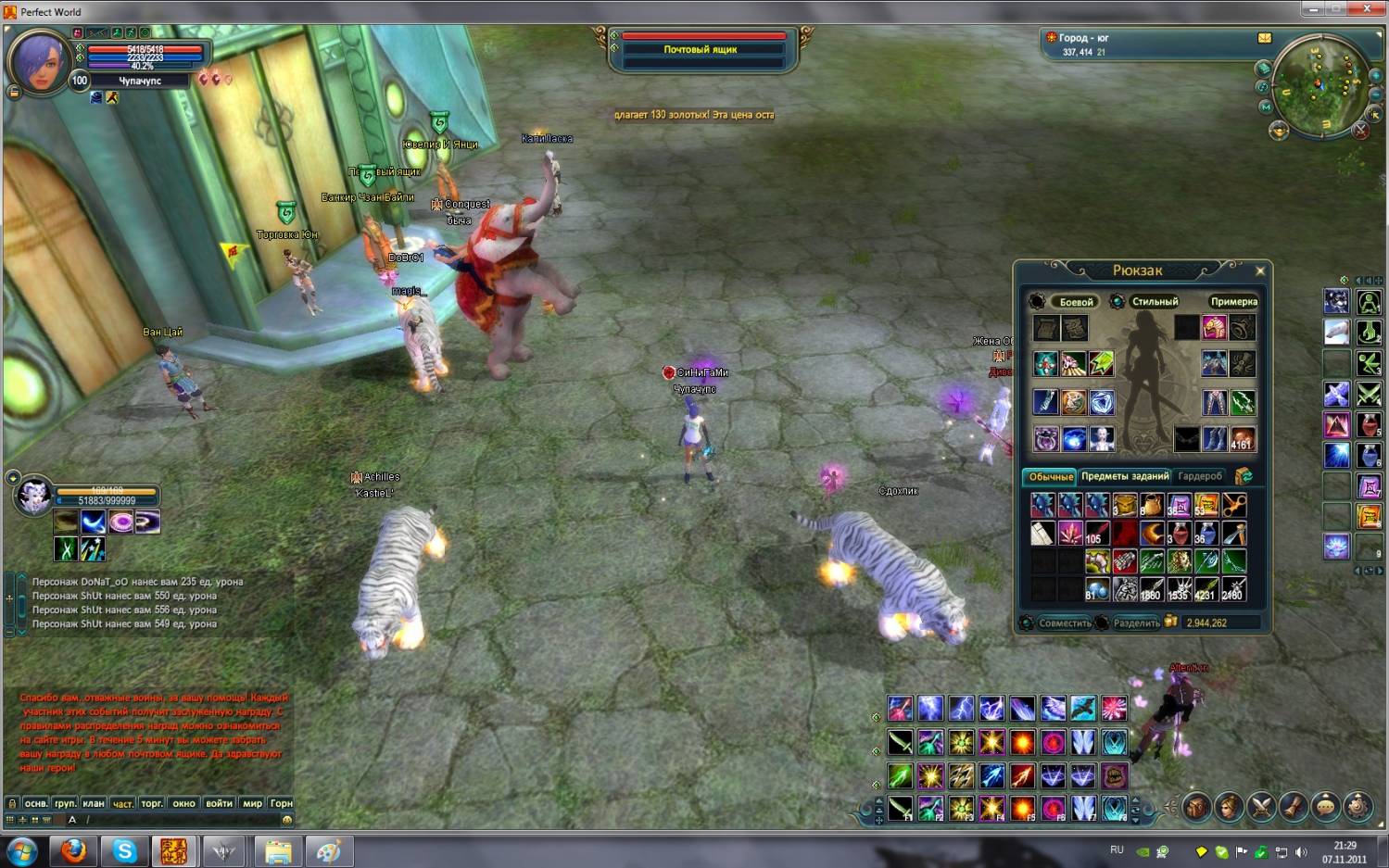The height and width of the screenshot is (868, 1389).
Task: Activate the F5 fireball skill
Action: (x=1022, y=809)
